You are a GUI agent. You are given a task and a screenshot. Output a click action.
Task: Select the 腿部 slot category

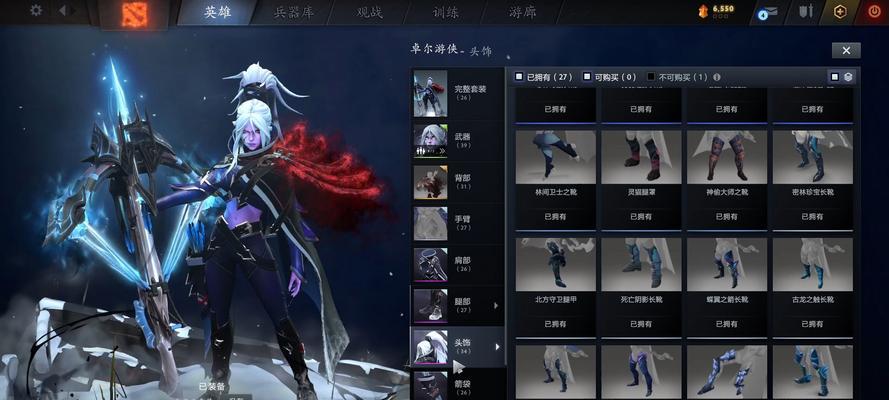click(x=458, y=303)
